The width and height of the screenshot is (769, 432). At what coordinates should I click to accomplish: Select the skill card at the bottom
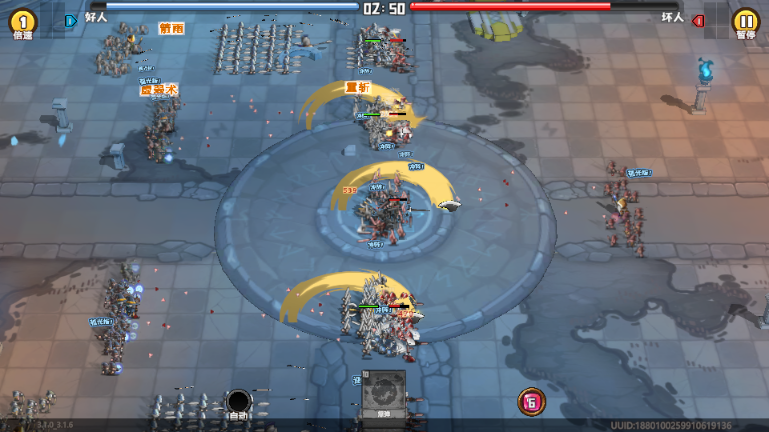pos(384,394)
